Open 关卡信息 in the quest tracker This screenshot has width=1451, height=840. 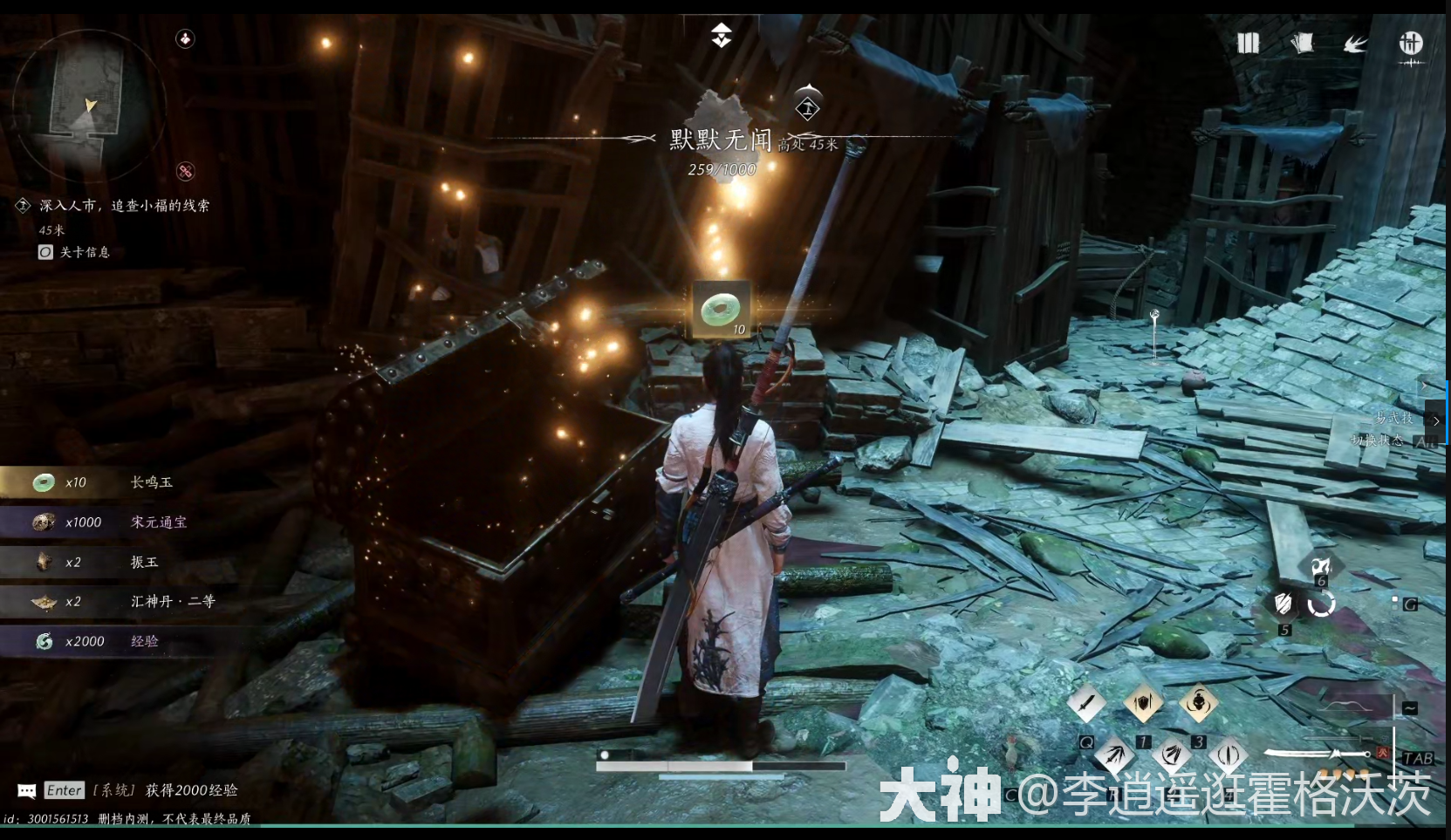tap(84, 252)
